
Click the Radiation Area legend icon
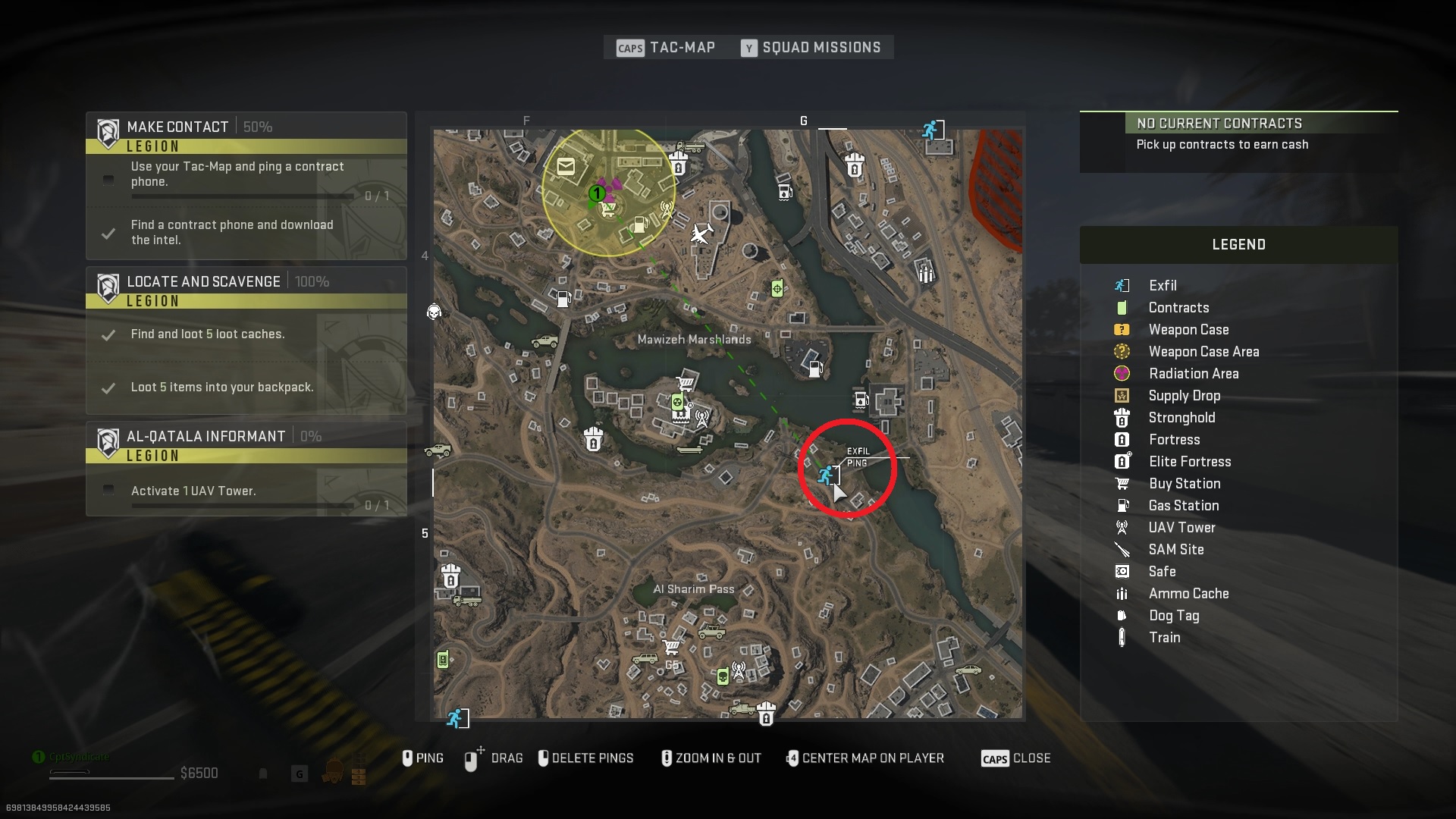pyautogui.click(x=1124, y=373)
